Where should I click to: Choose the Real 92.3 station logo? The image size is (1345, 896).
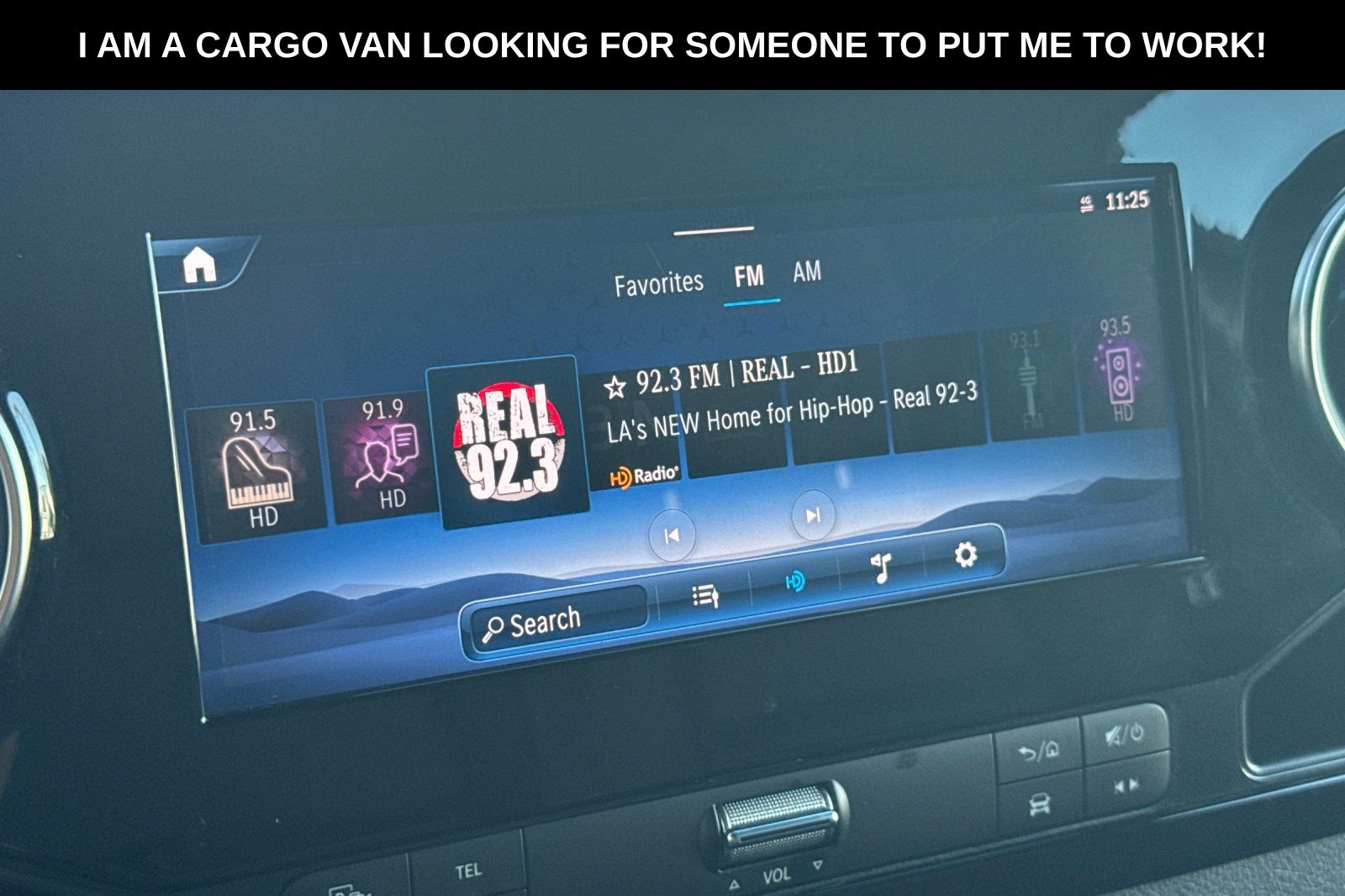click(507, 441)
